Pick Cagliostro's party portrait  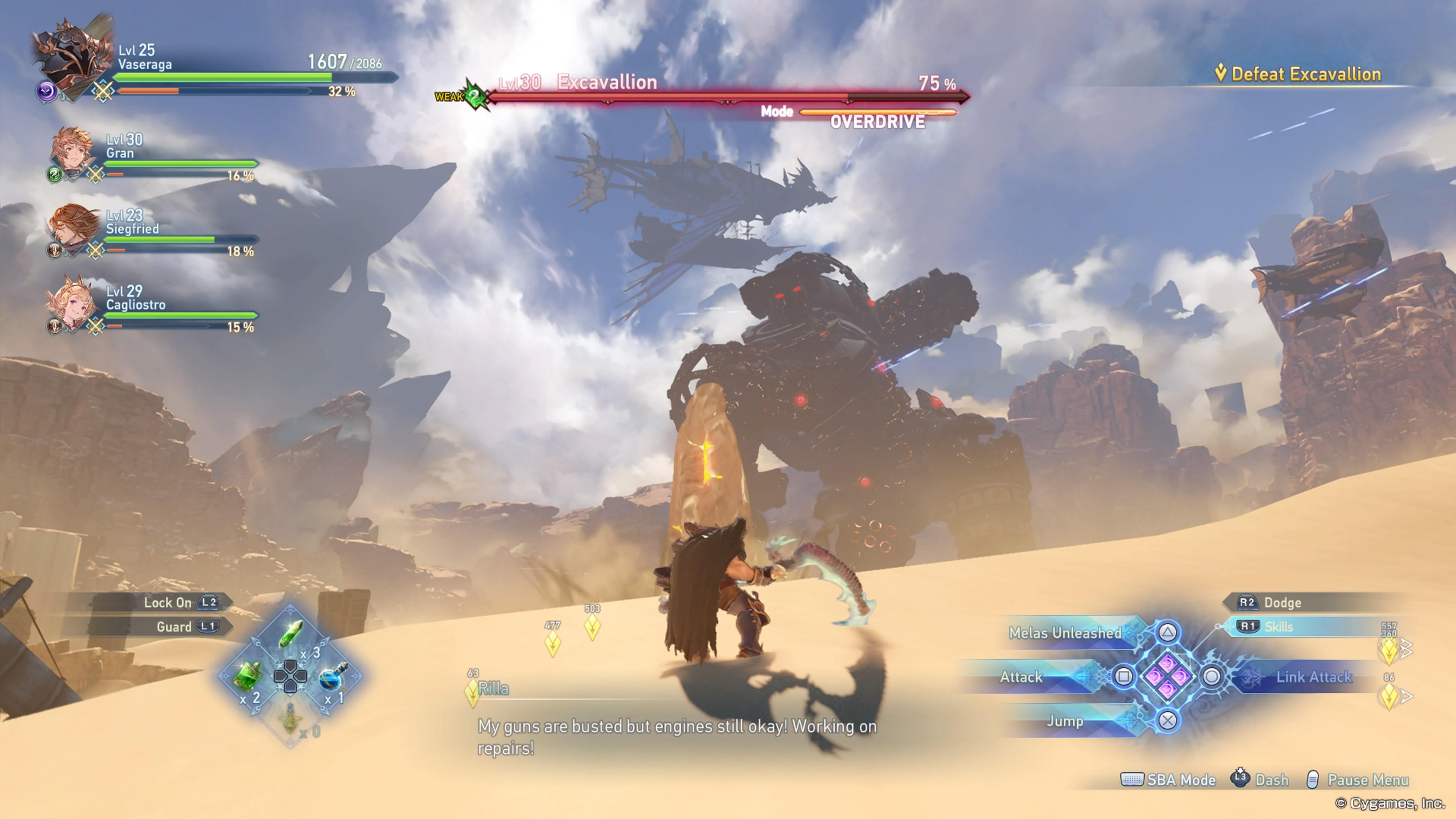(71, 303)
